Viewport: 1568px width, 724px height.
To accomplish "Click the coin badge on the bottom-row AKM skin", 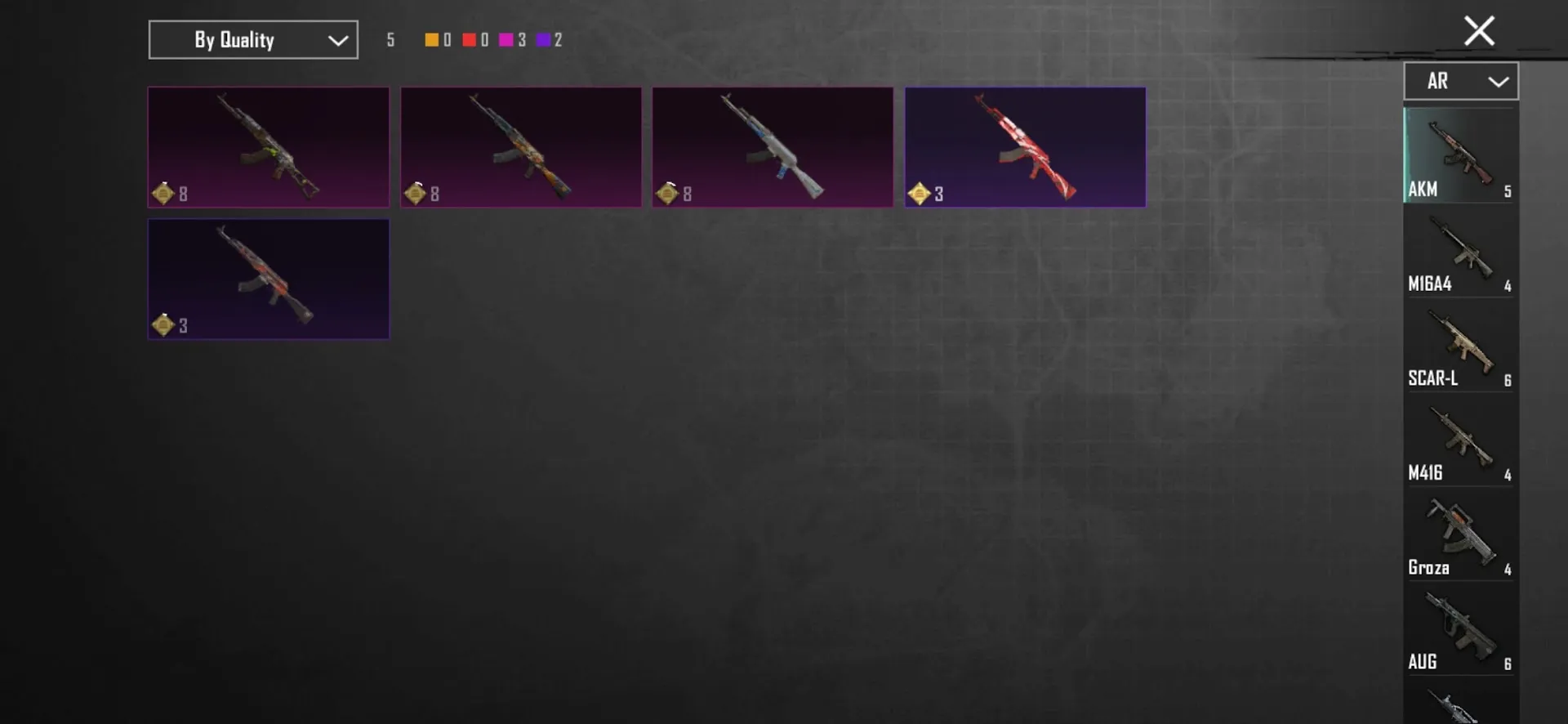I will tap(164, 324).
